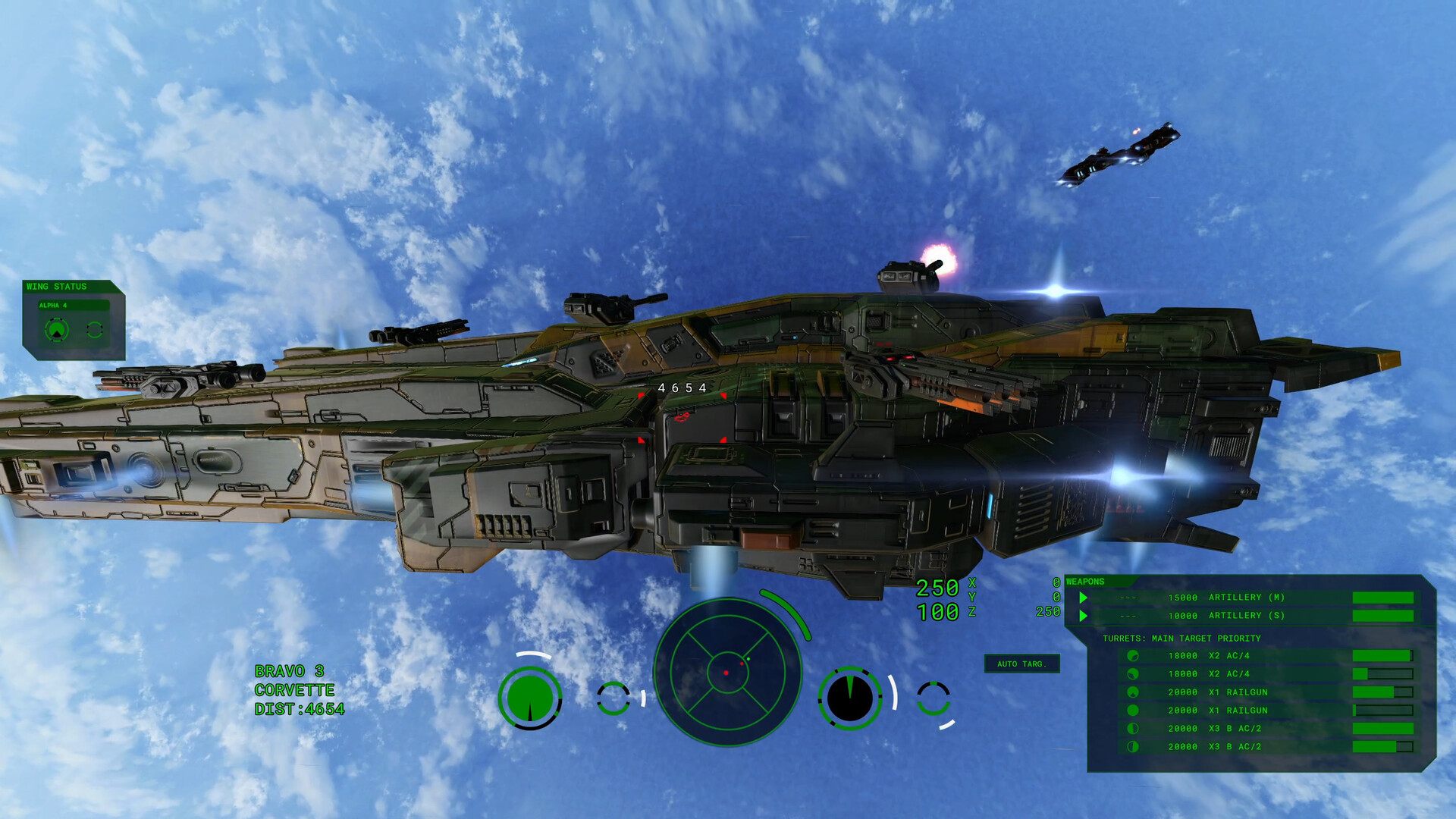
Task: Toggle the ARTILLERY (M) fire group arrow
Action: (x=1083, y=598)
